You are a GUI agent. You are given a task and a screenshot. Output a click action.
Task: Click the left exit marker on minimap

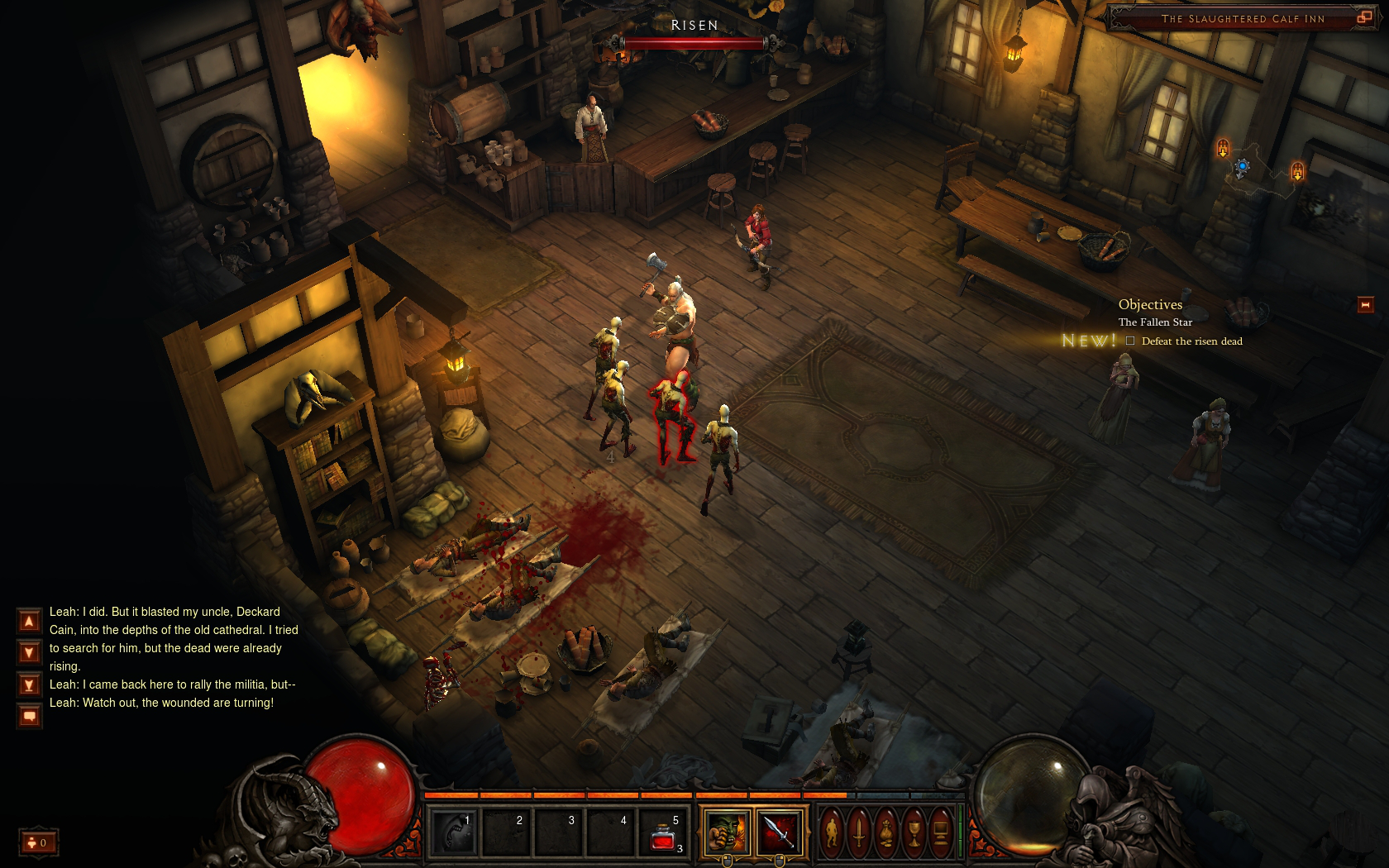(x=1223, y=149)
